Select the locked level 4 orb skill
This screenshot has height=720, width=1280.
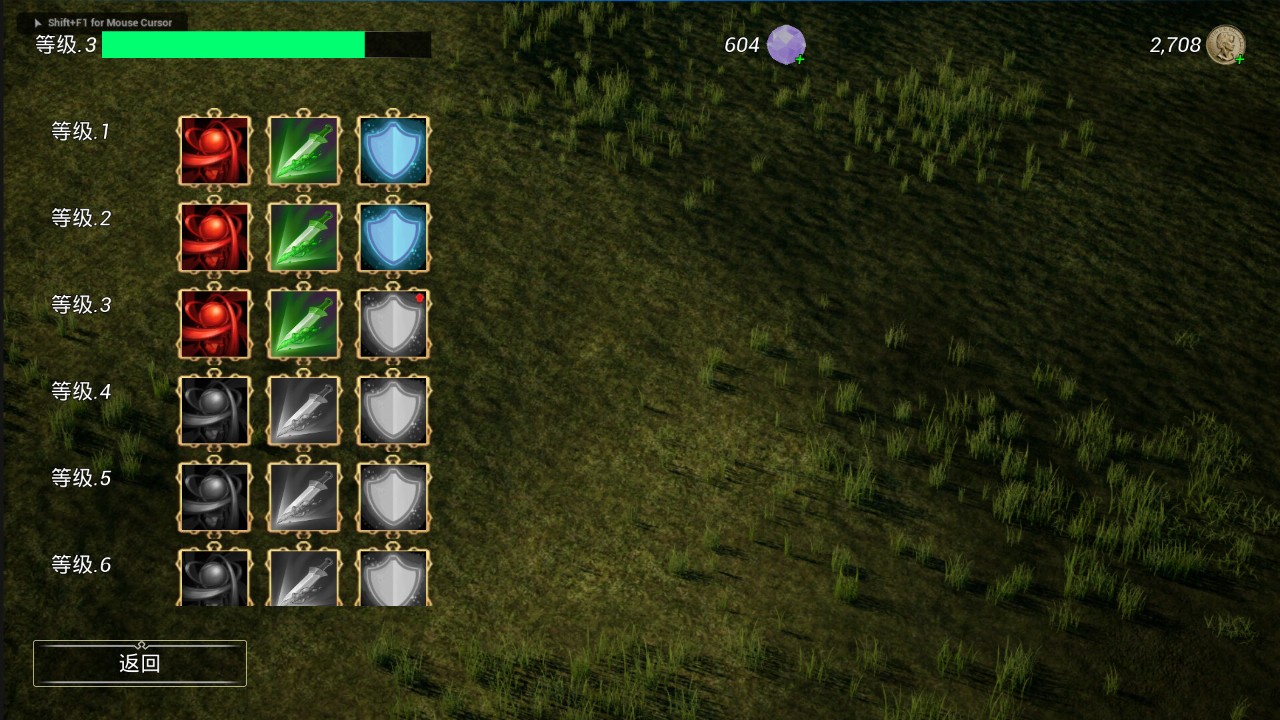click(214, 411)
